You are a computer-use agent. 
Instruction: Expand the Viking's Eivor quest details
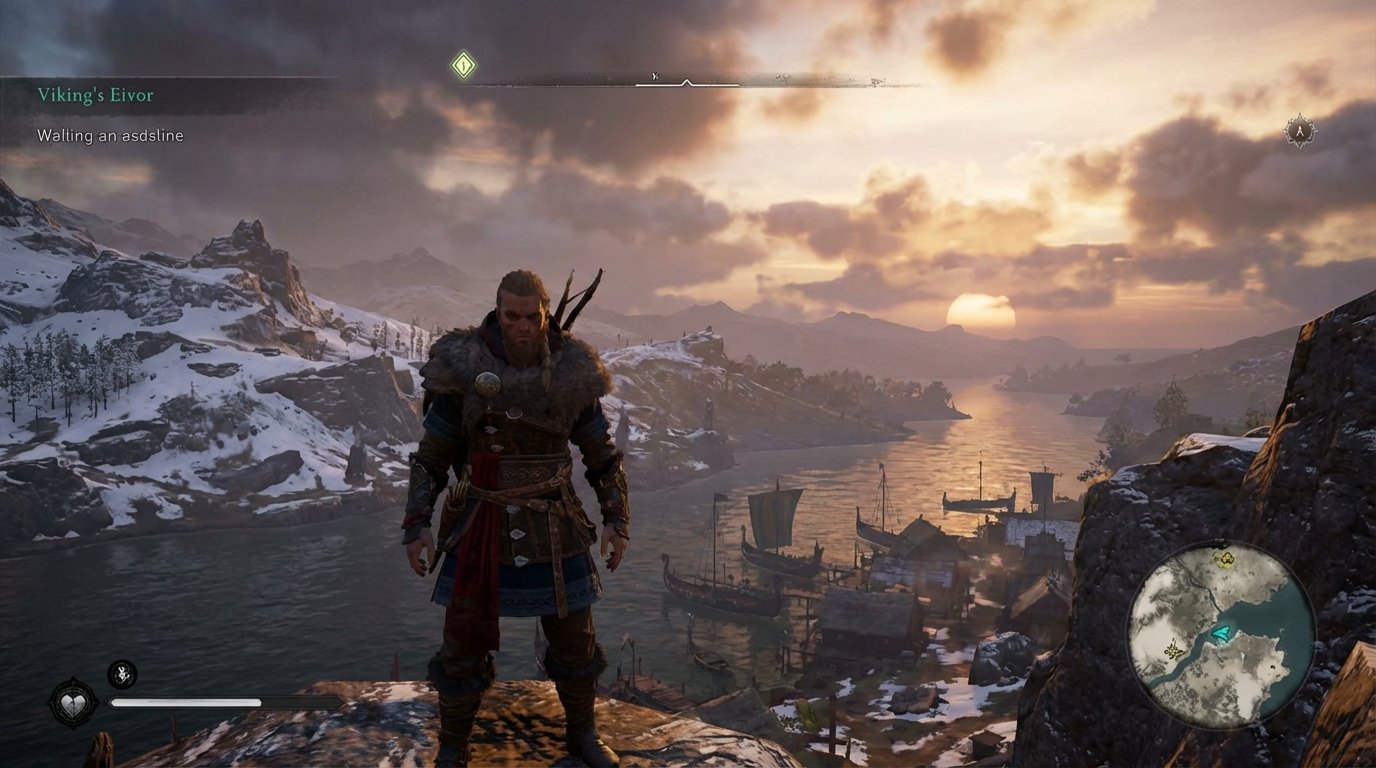tap(95, 94)
